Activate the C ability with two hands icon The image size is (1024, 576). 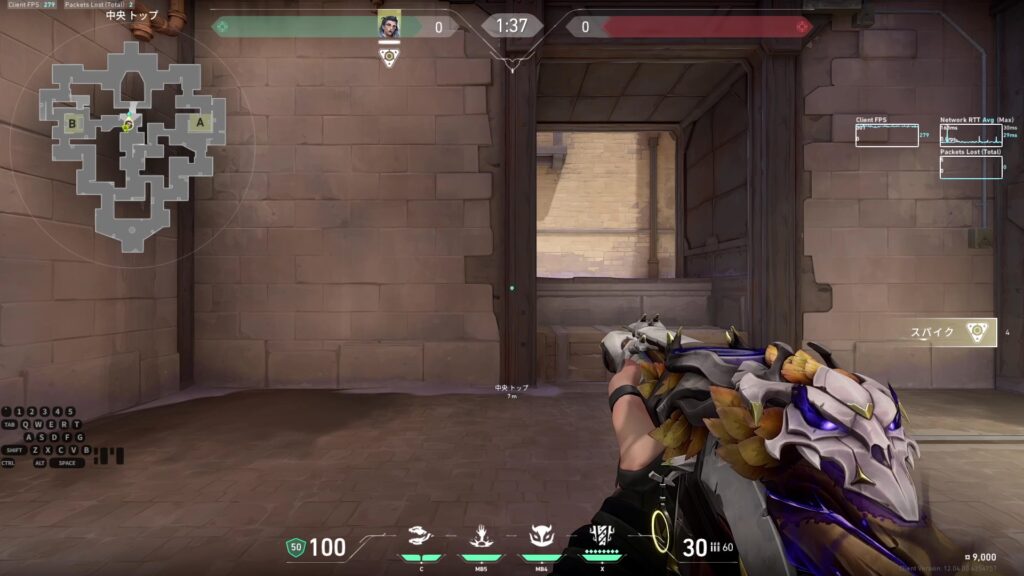[421, 539]
